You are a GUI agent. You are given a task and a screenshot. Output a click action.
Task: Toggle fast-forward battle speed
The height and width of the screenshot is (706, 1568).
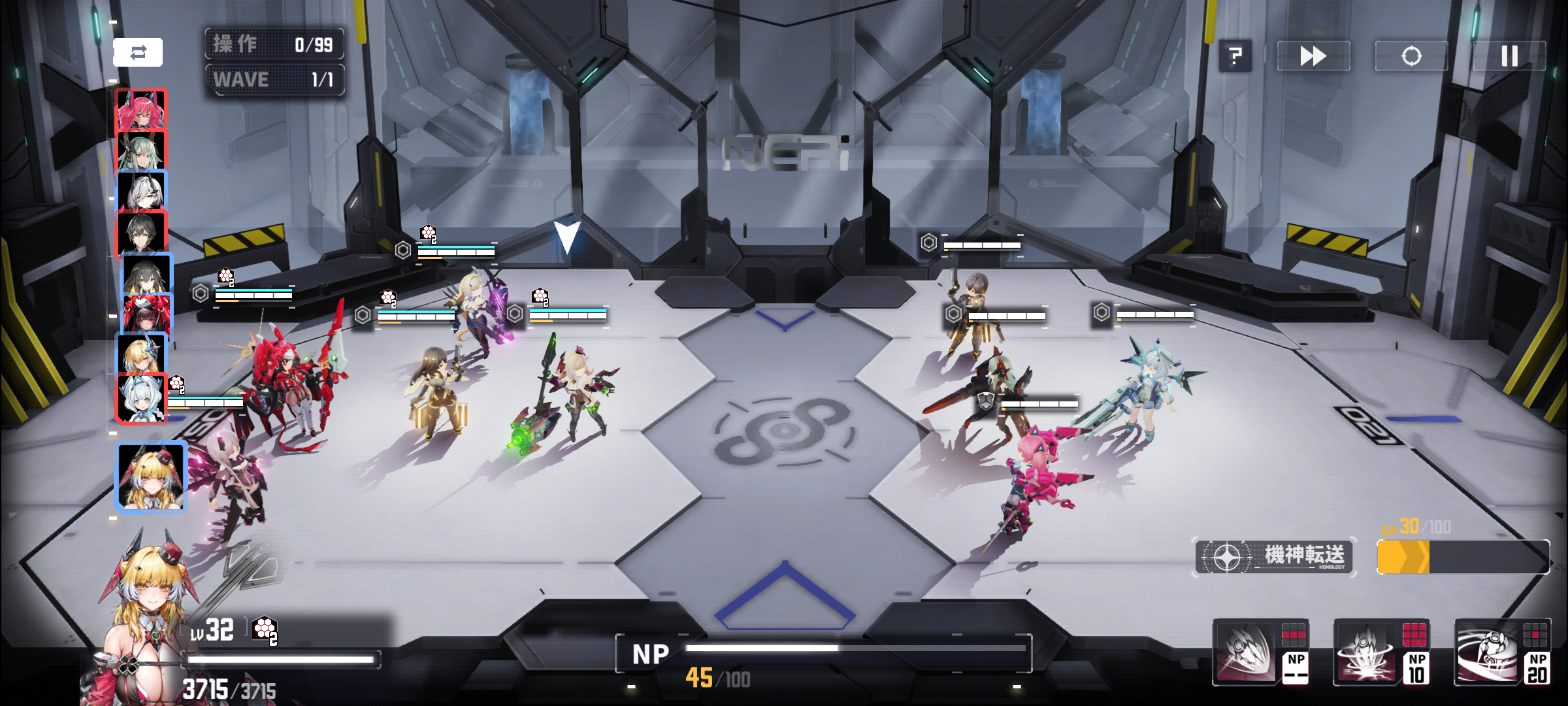tap(1313, 56)
